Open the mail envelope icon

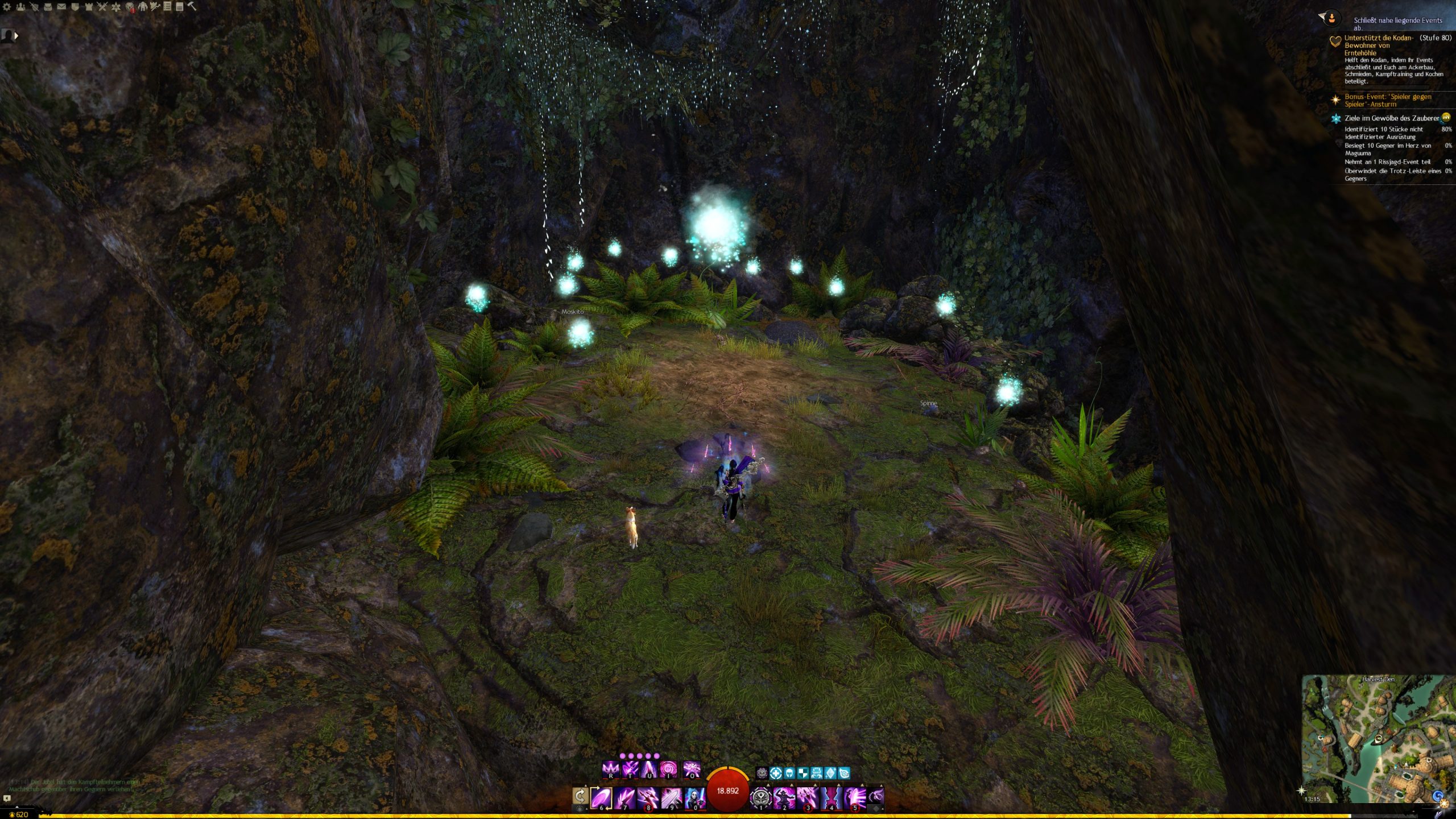coord(61,7)
